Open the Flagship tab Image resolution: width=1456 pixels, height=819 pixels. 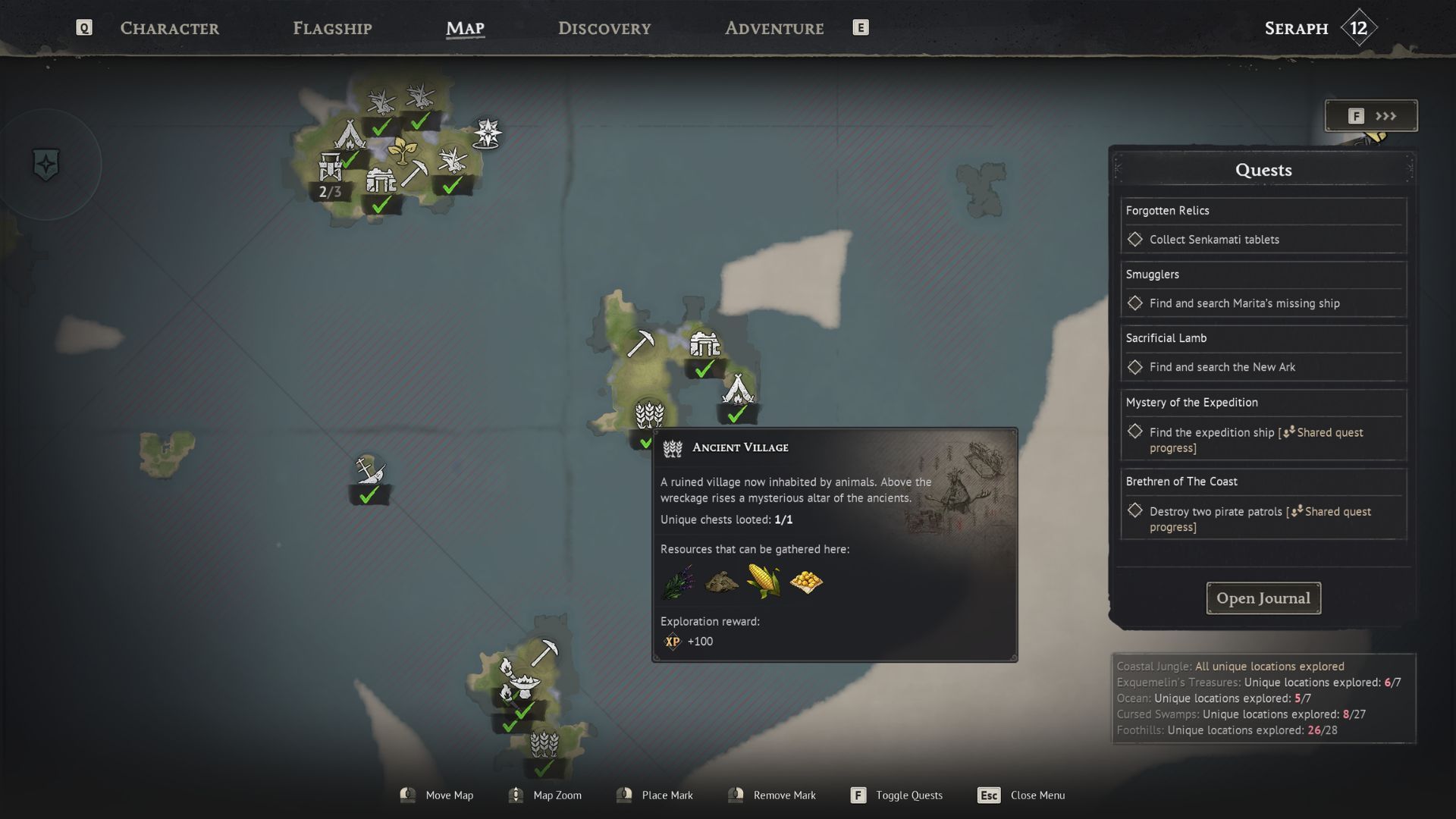(332, 29)
